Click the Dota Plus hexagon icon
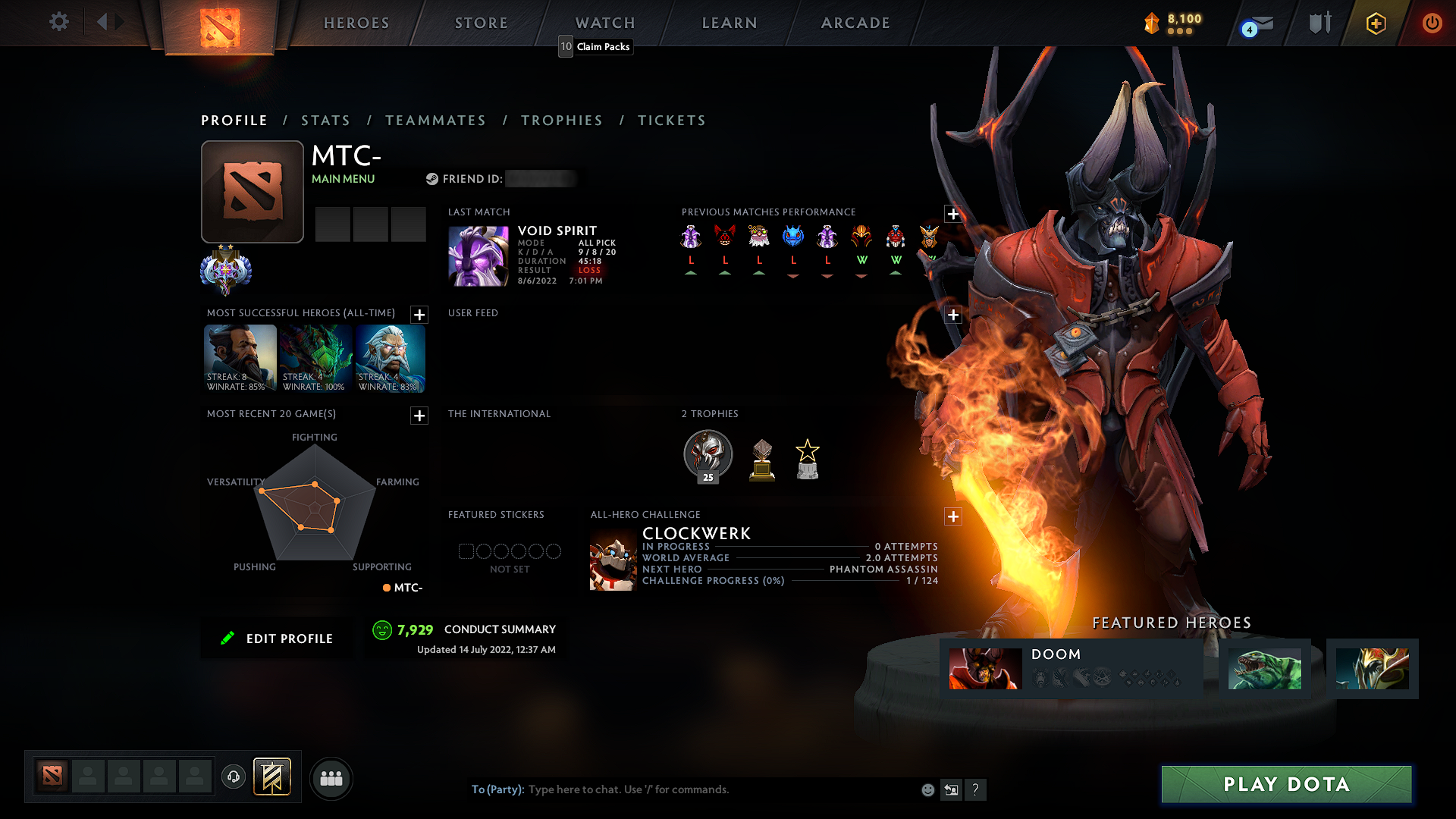Viewport: 1456px width, 819px height. click(x=1376, y=23)
